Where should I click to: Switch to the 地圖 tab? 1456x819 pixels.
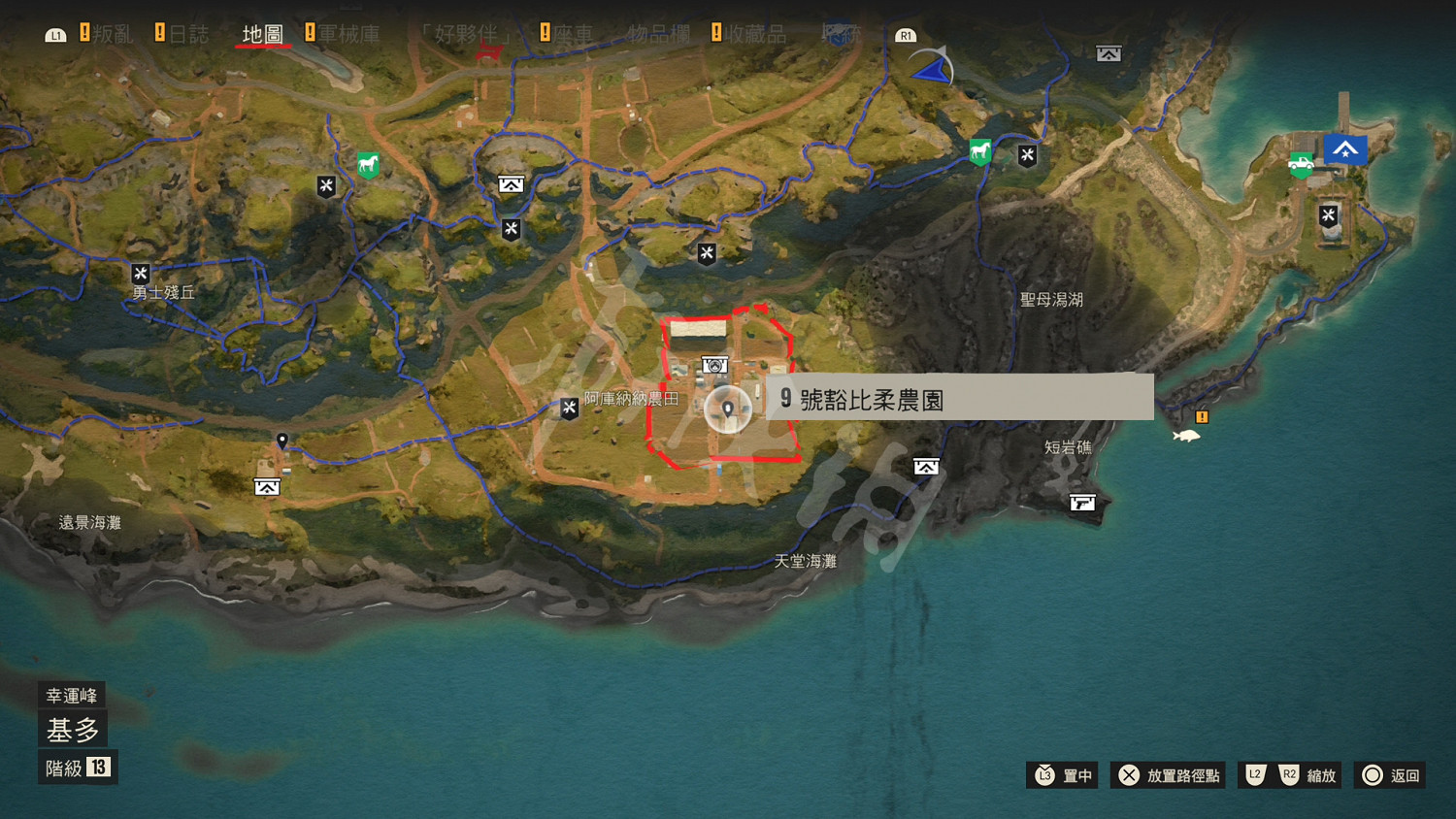[261, 32]
